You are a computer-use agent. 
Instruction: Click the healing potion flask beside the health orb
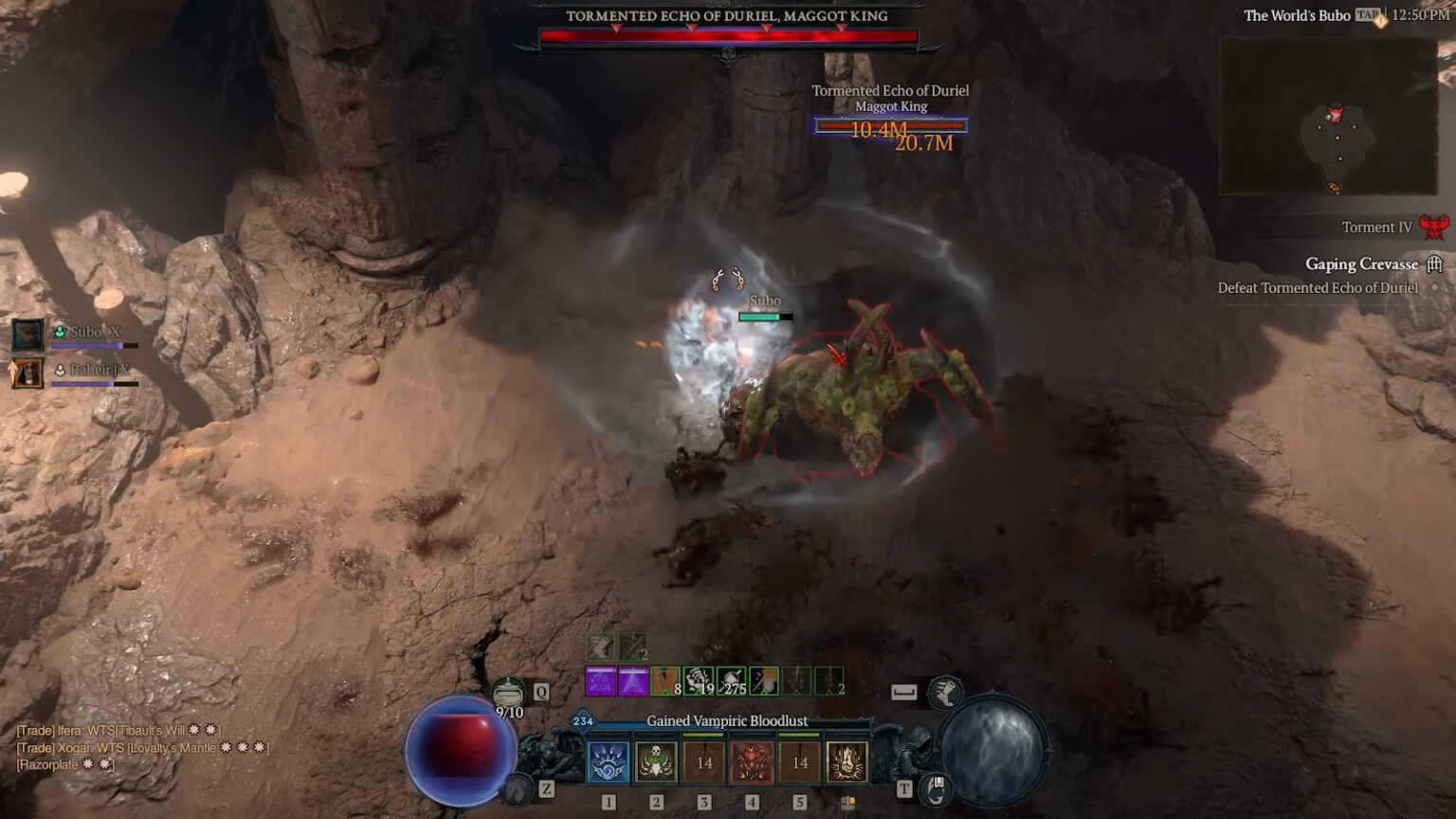510,693
